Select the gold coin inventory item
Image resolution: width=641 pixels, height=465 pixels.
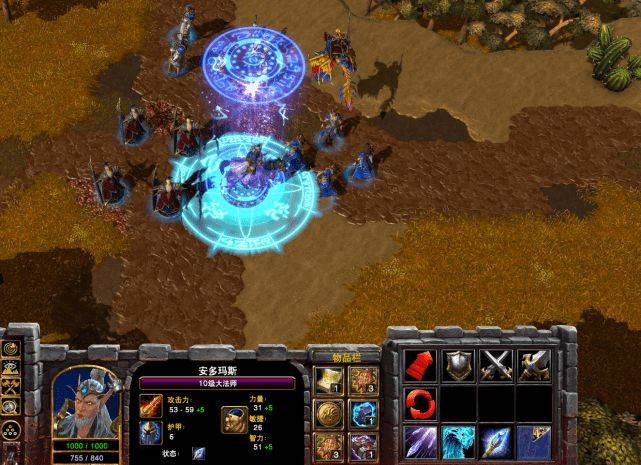point(328,412)
